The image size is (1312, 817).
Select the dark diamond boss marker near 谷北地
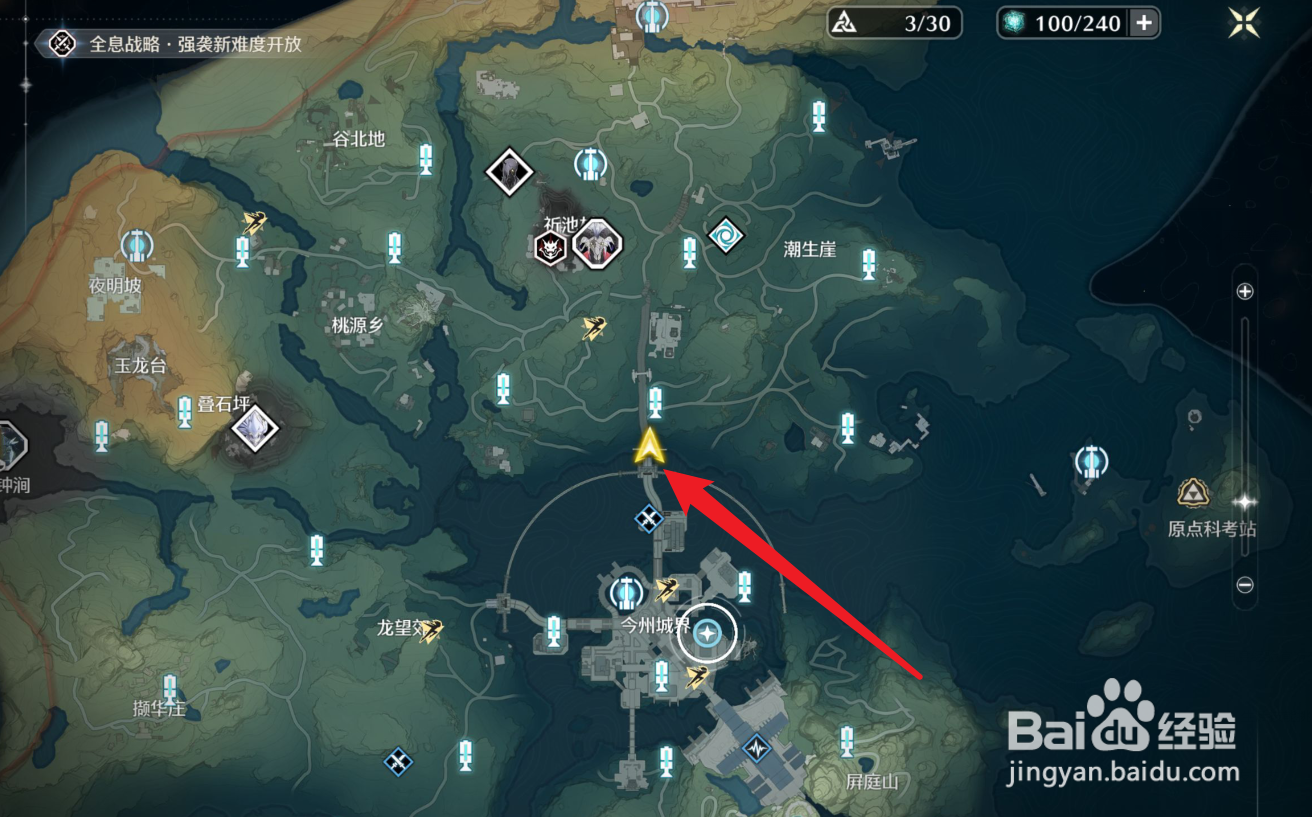(510, 172)
